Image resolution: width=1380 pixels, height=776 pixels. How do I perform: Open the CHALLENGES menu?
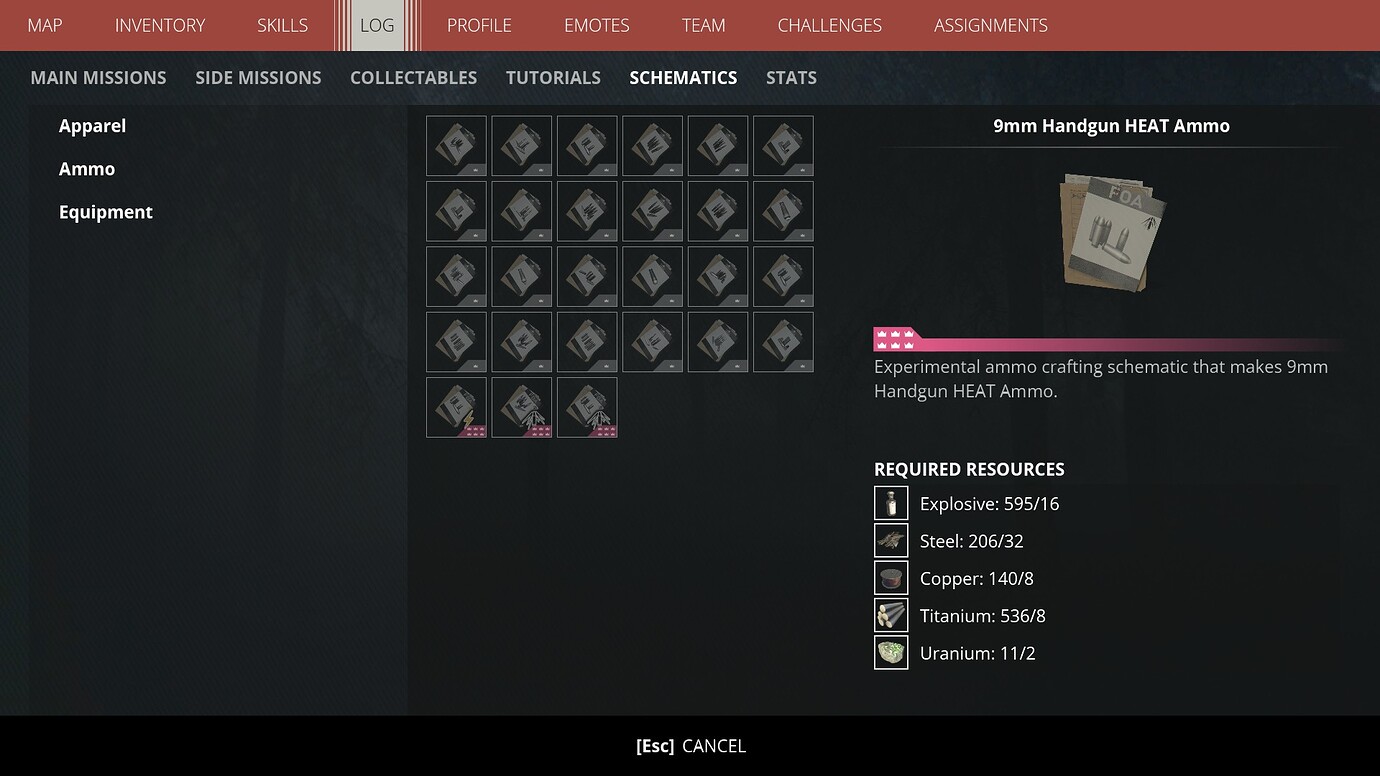coord(829,25)
